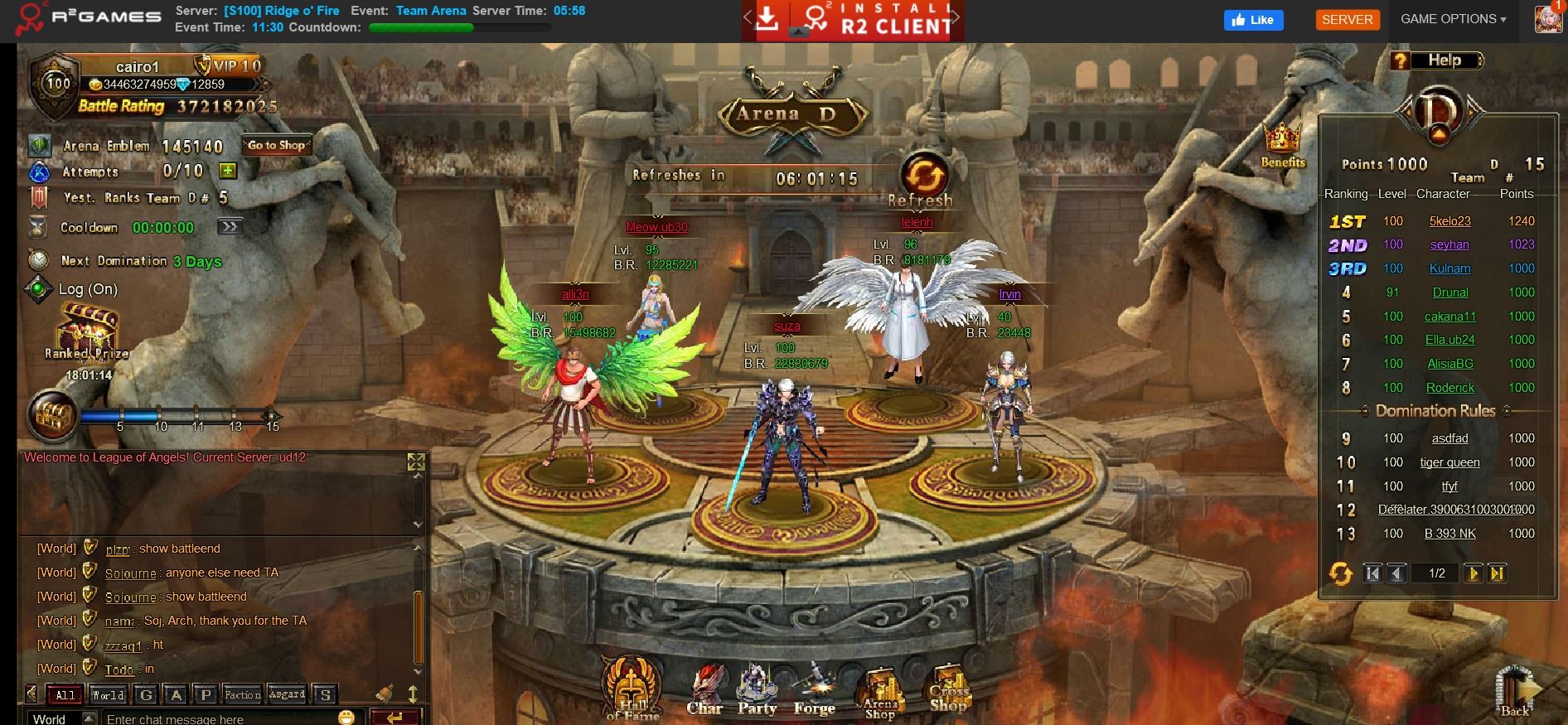
Task: Open the Hall of Fame
Action: click(632, 686)
